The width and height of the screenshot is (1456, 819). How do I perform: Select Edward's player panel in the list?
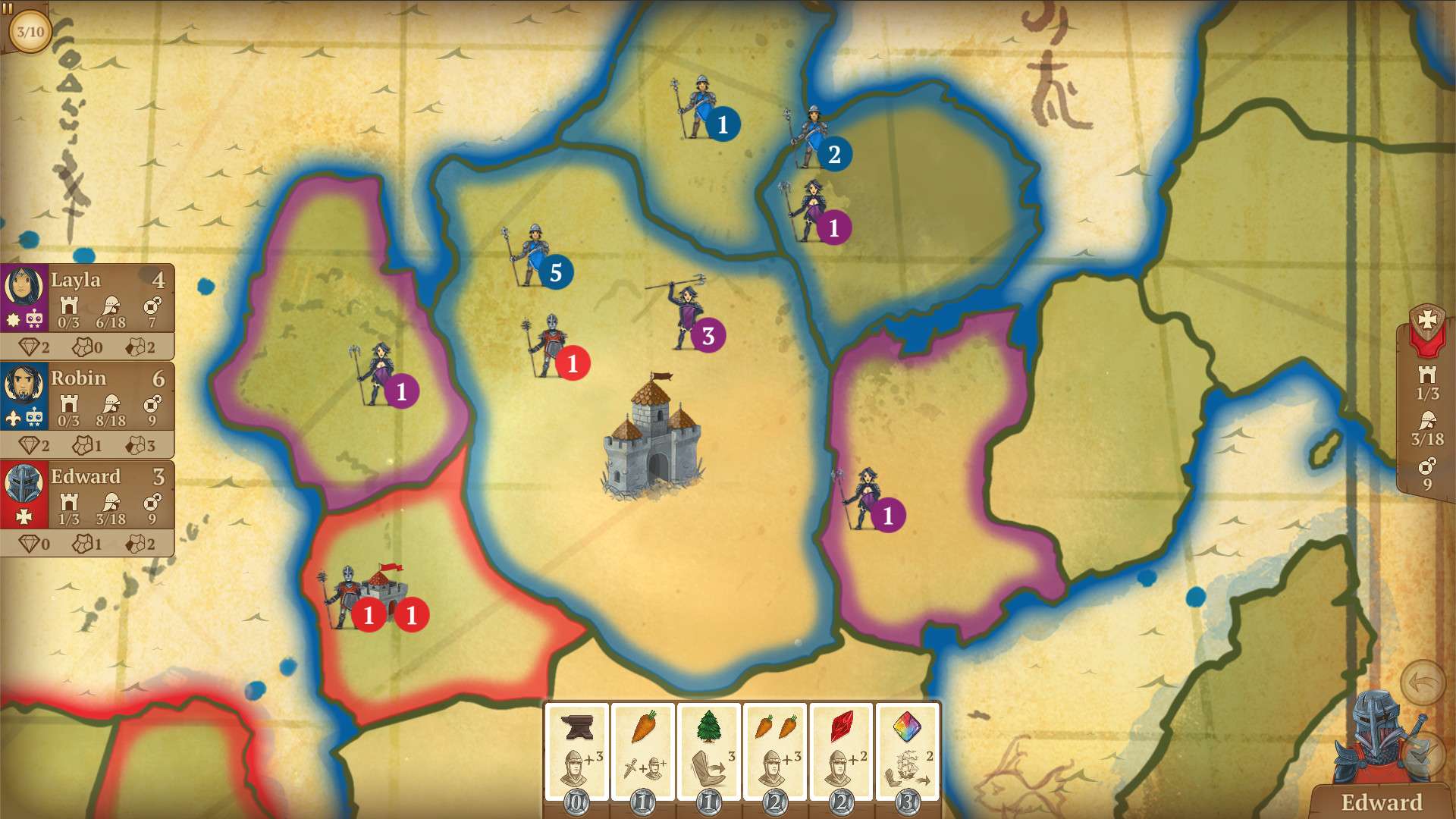click(87, 495)
